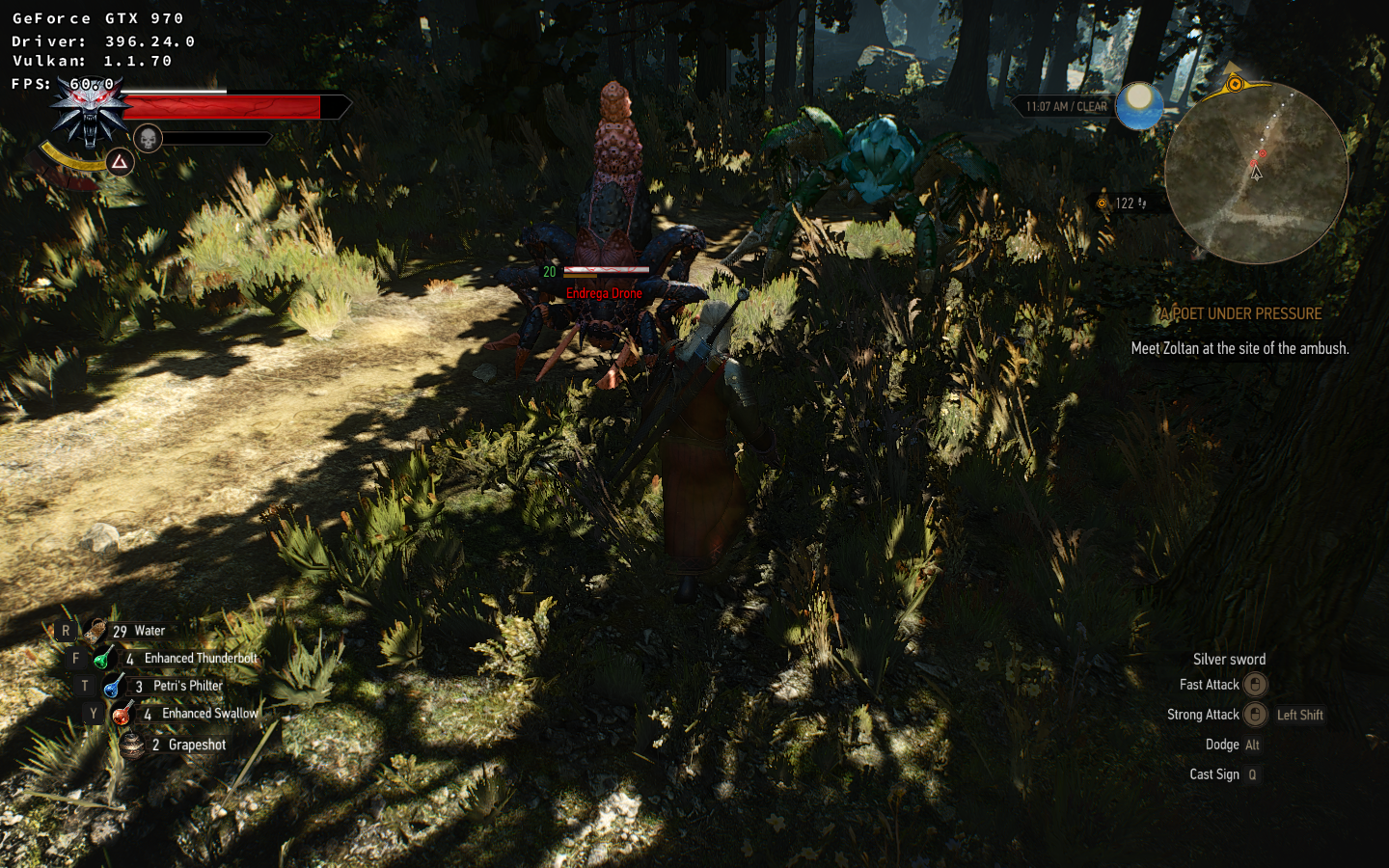Click the sun weather time icon
Screen dimensions: 1389x868
(x=1139, y=105)
